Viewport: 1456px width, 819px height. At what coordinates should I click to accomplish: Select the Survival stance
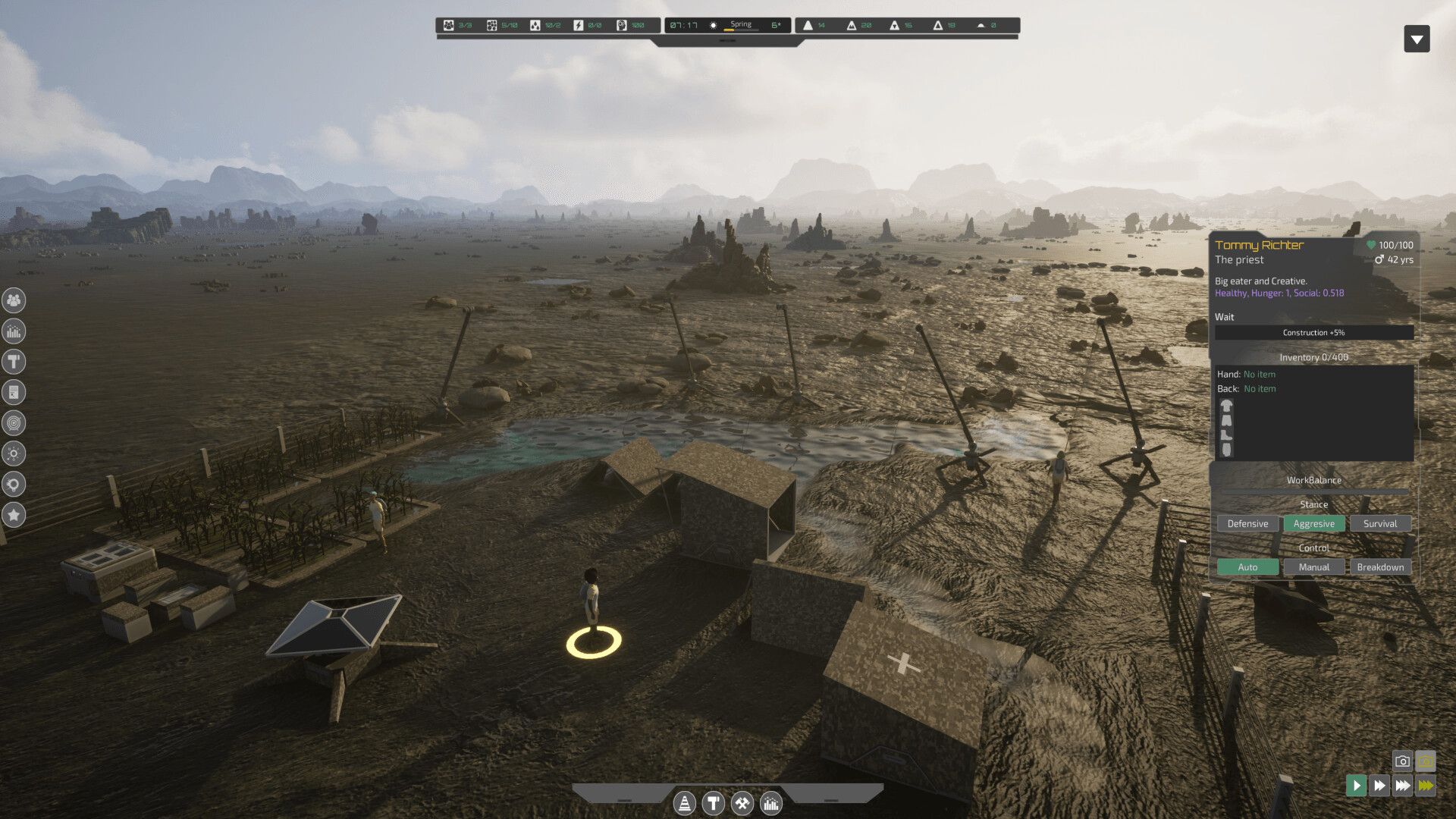pos(1379,524)
